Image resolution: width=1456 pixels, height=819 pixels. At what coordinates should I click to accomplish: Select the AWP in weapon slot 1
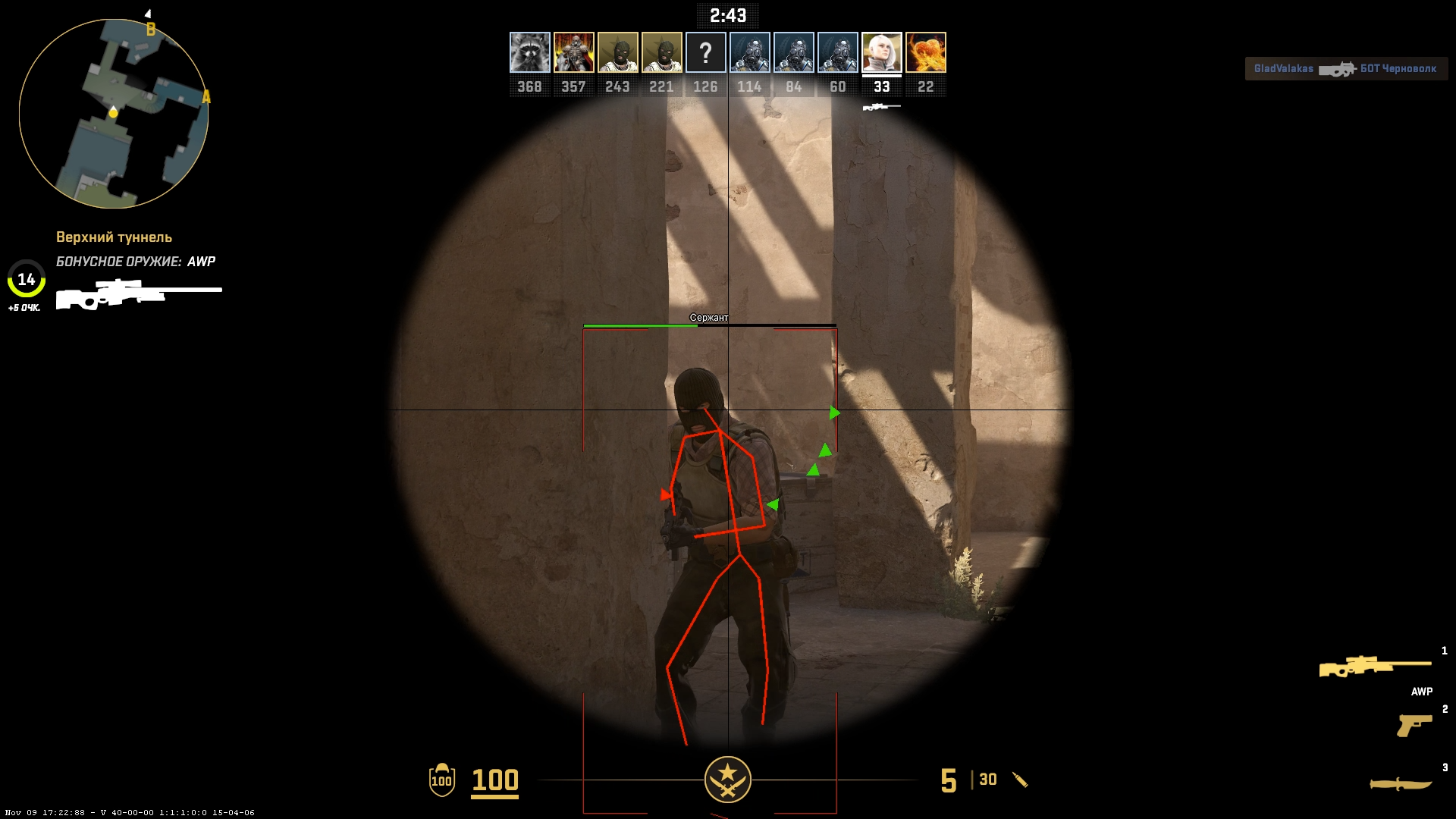click(1374, 667)
